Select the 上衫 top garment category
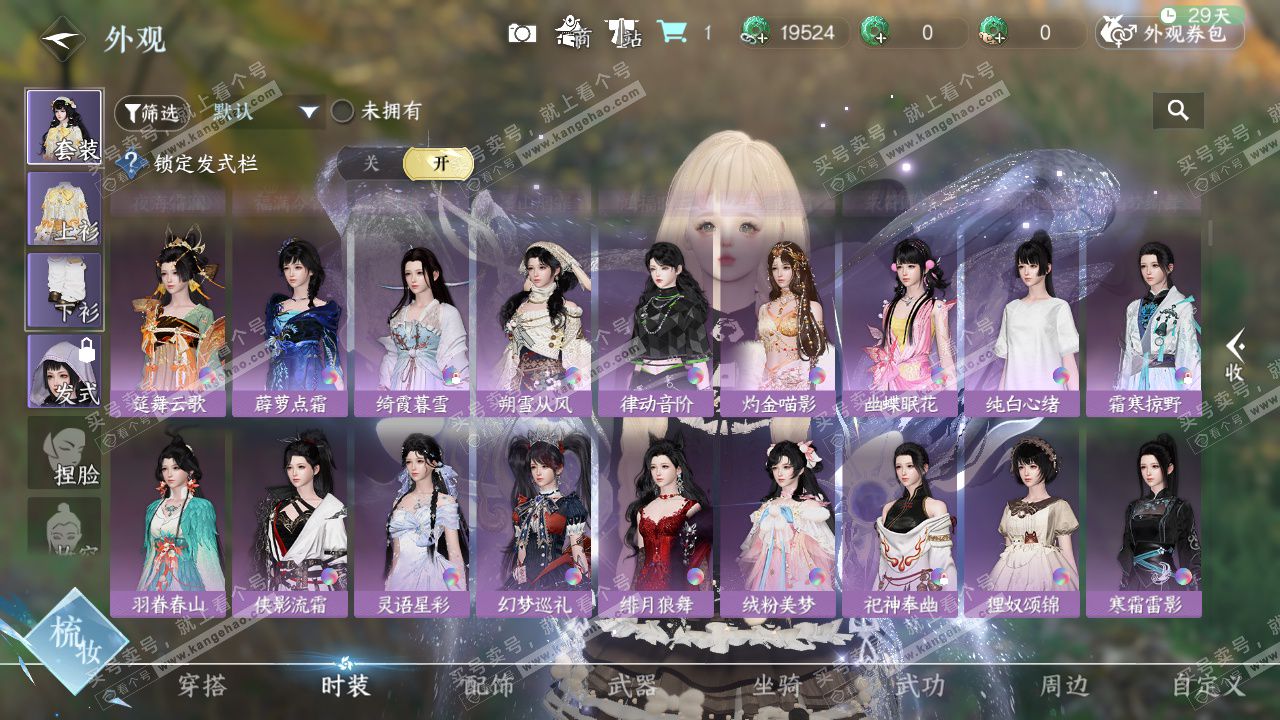This screenshot has width=1280, height=720. point(64,208)
